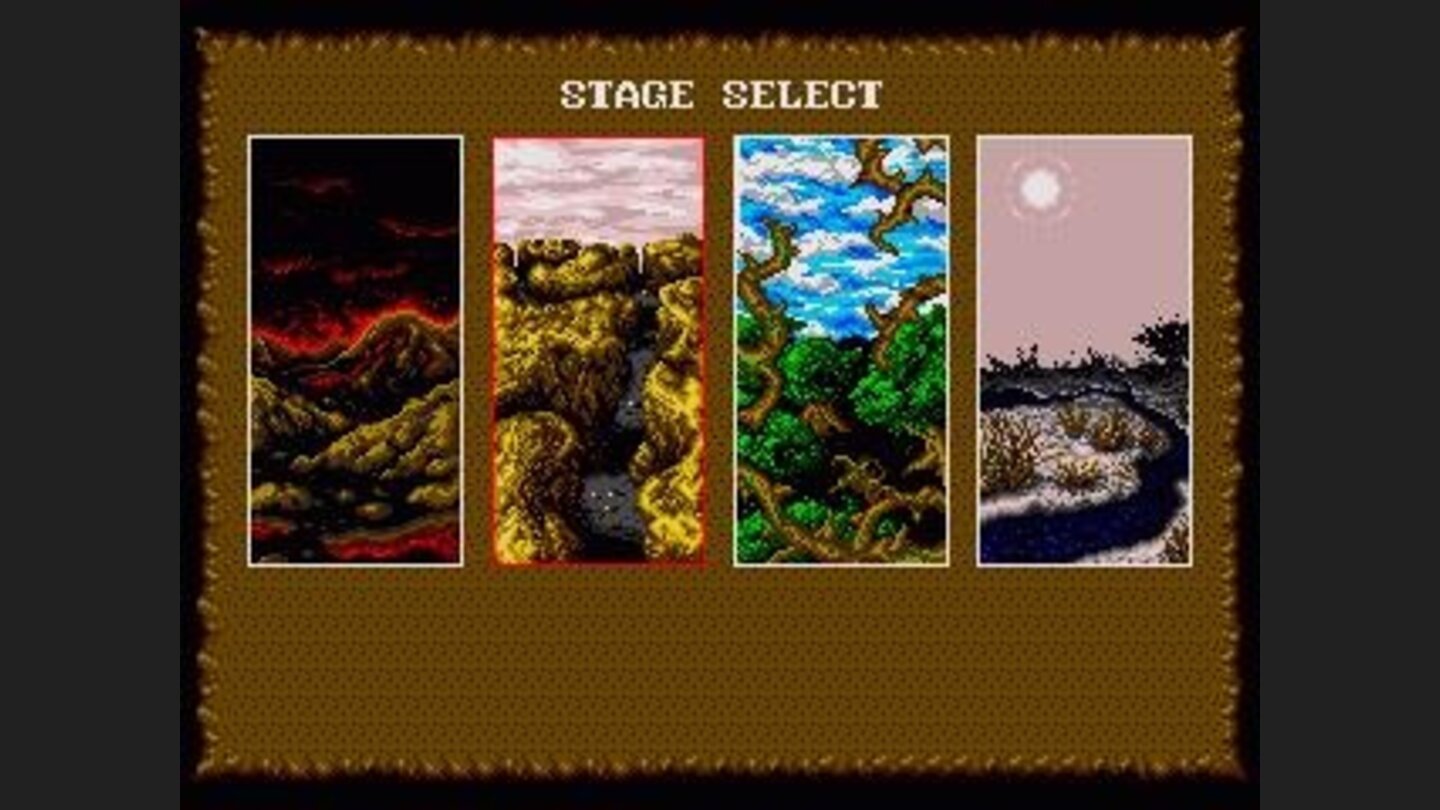Click the STAGE SELECT title text

(720, 96)
